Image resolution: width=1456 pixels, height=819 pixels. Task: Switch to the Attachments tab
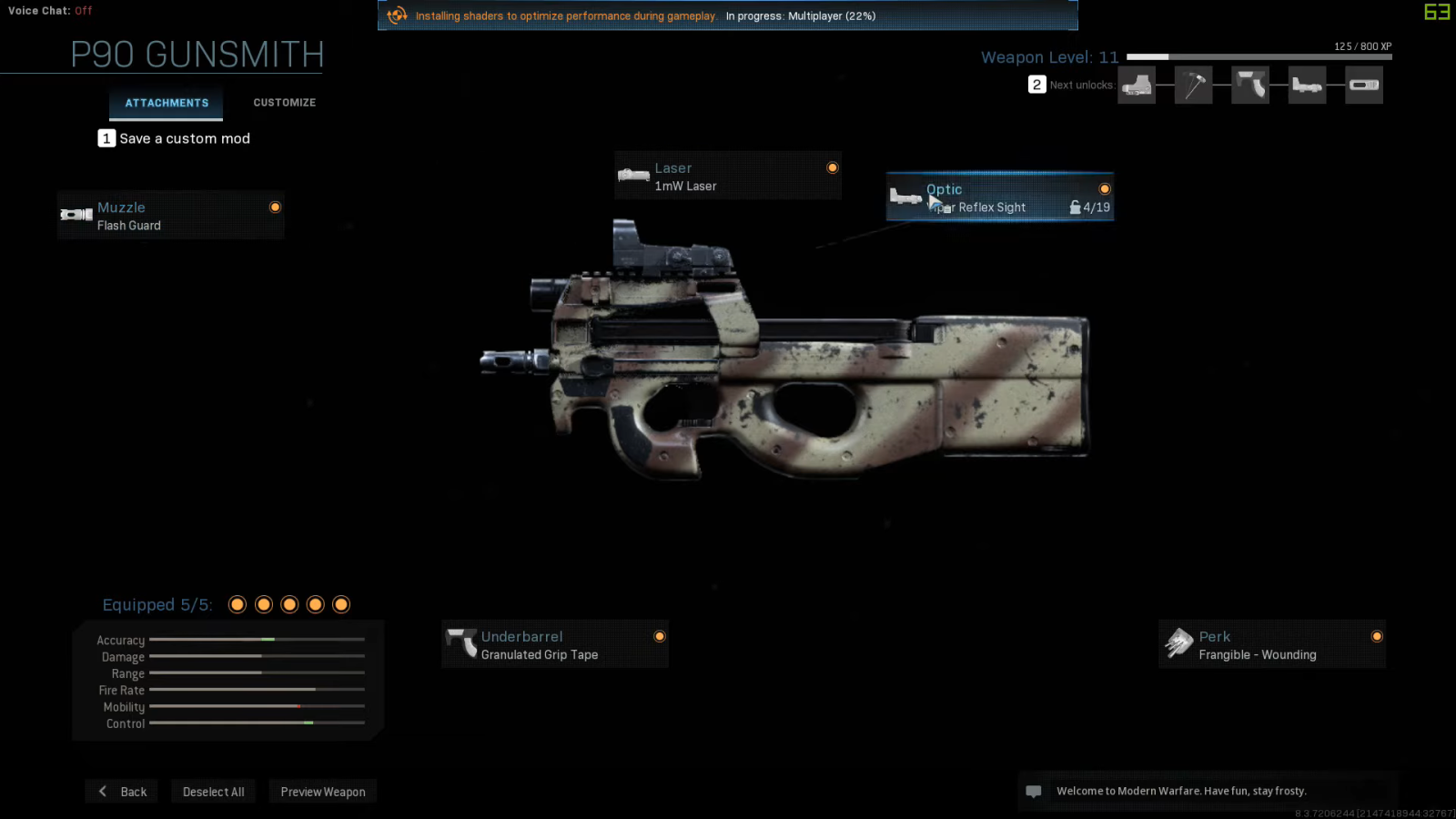(167, 103)
